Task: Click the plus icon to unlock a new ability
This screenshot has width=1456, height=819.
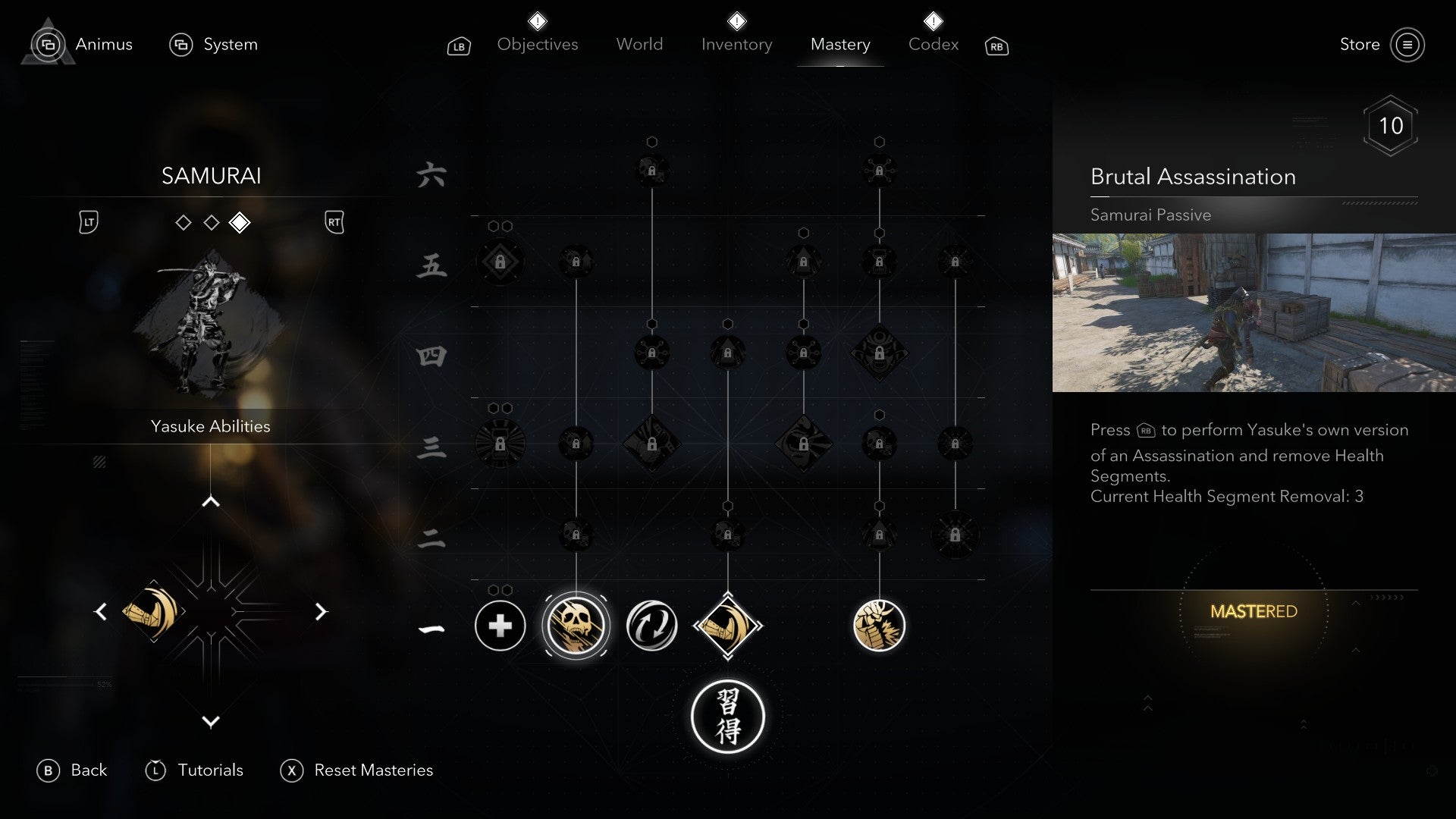Action: [x=499, y=626]
